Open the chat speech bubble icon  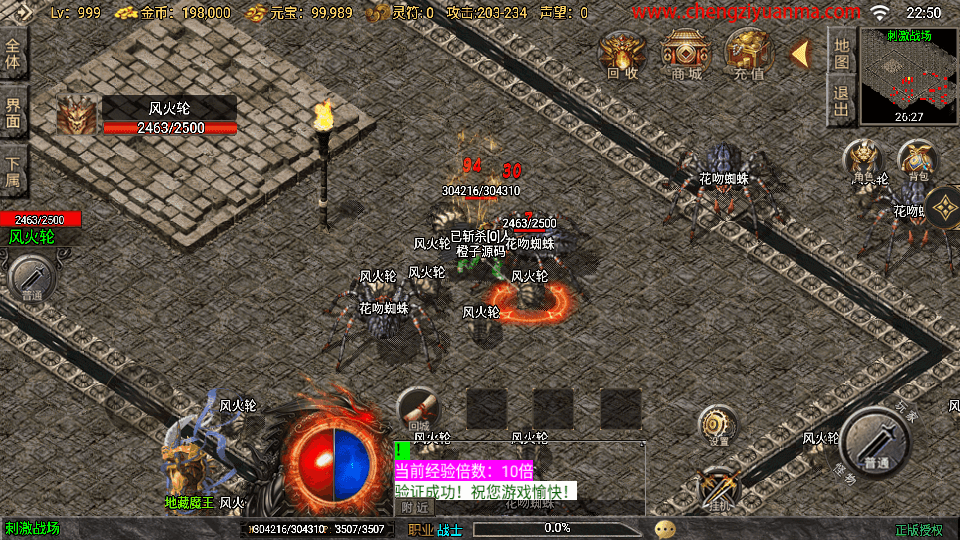coord(665,528)
